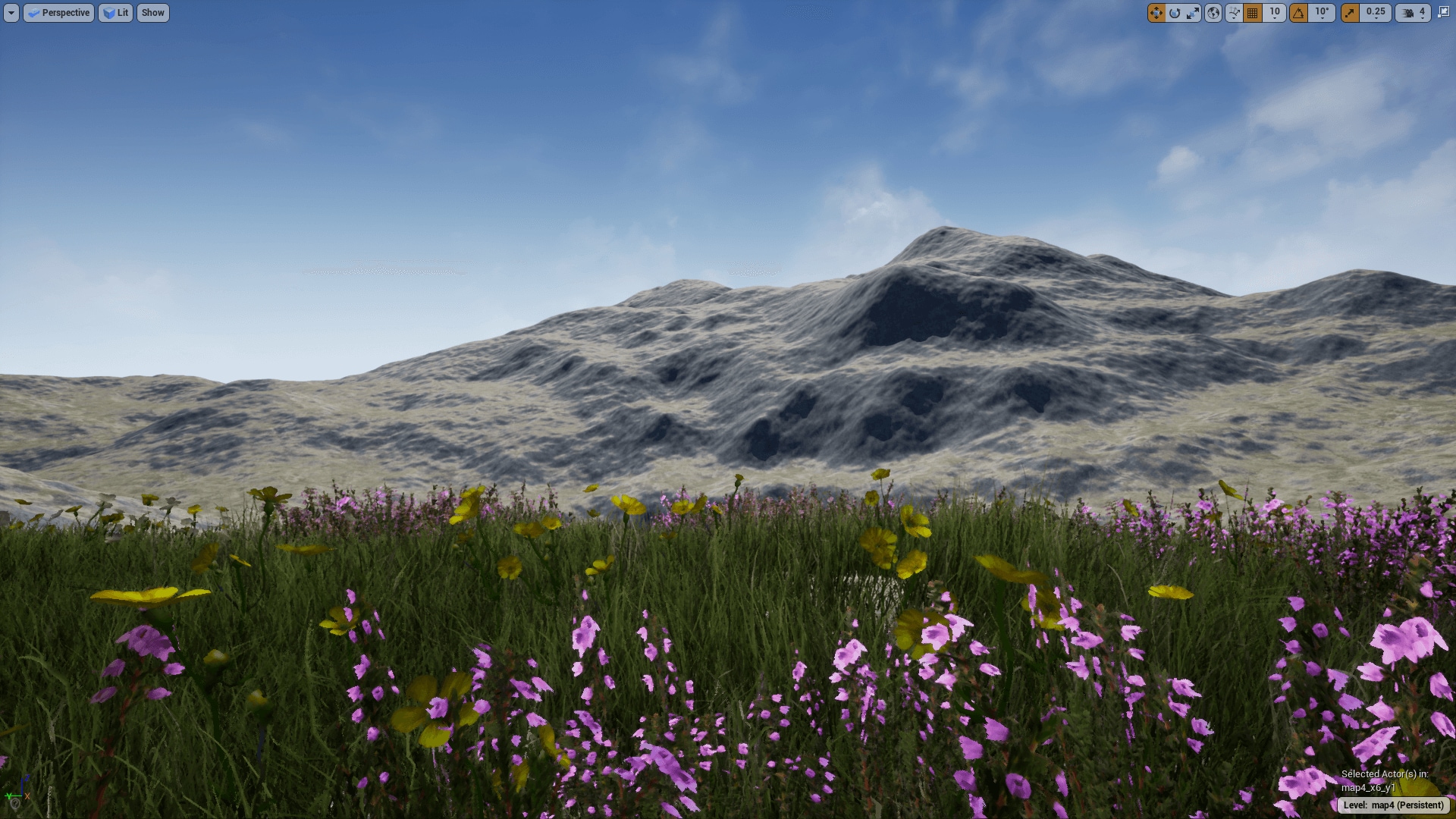The height and width of the screenshot is (819, 1456).
Task: Enable surface snapping
Action: 1234,12
